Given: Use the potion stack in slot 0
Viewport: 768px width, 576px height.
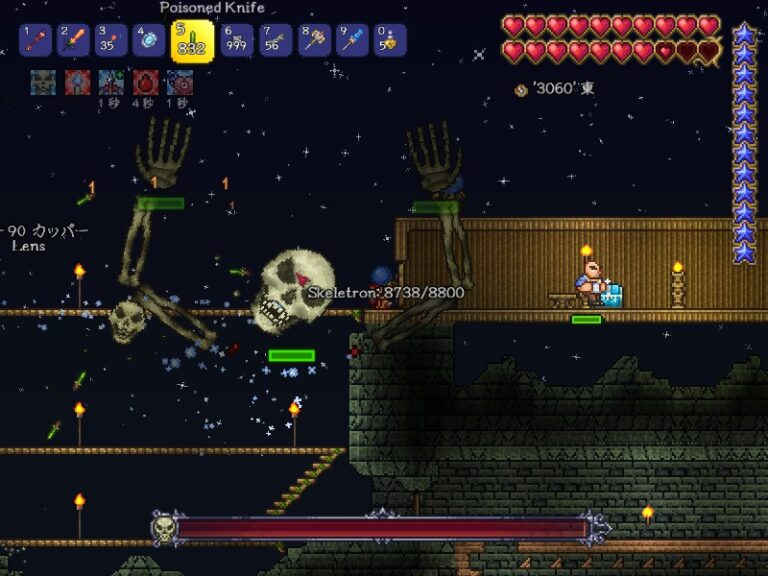Looking at the screenshot, I should pyautogui.click(x=389, y=41).
